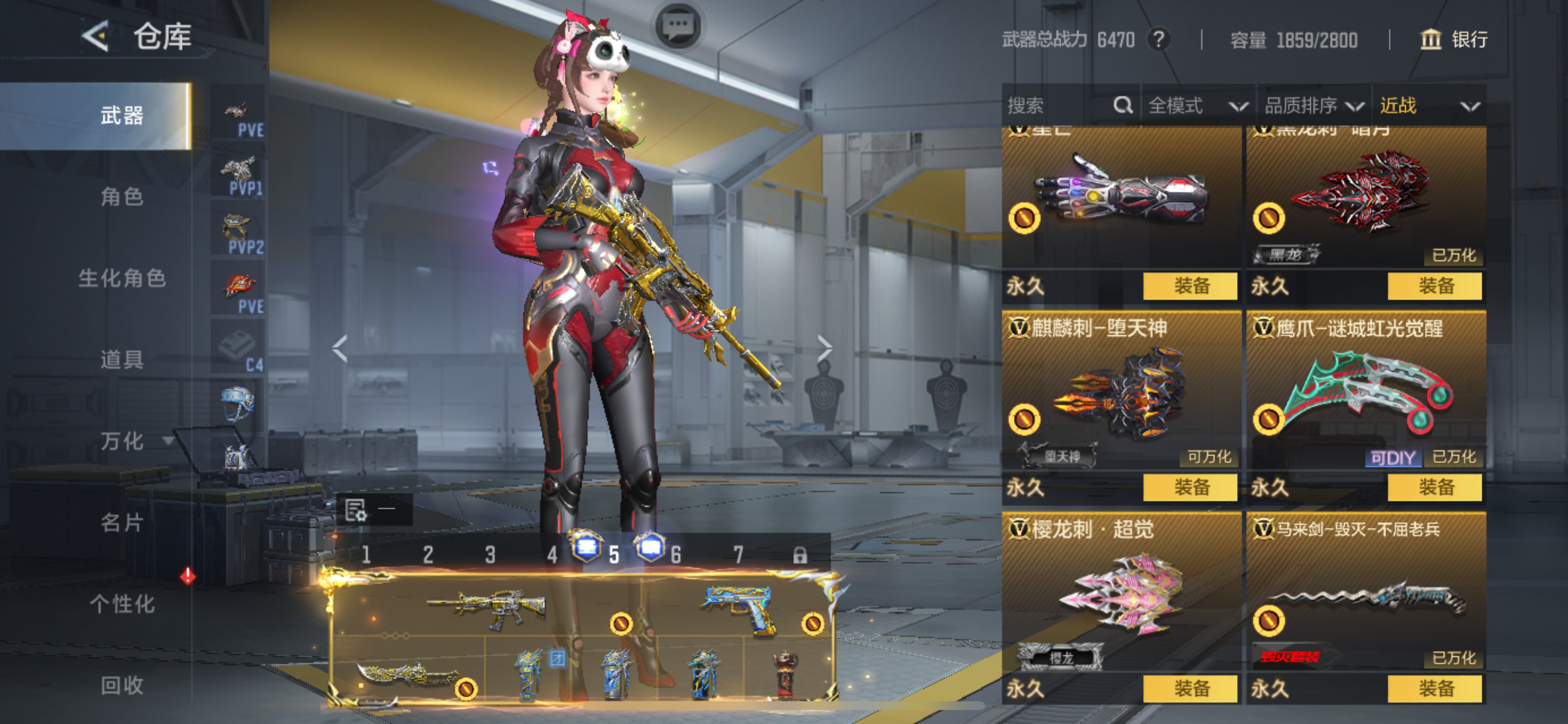
Task: Equip the 鹰爪-谜城虹光觉醒 weapon
Action: 1434,487
